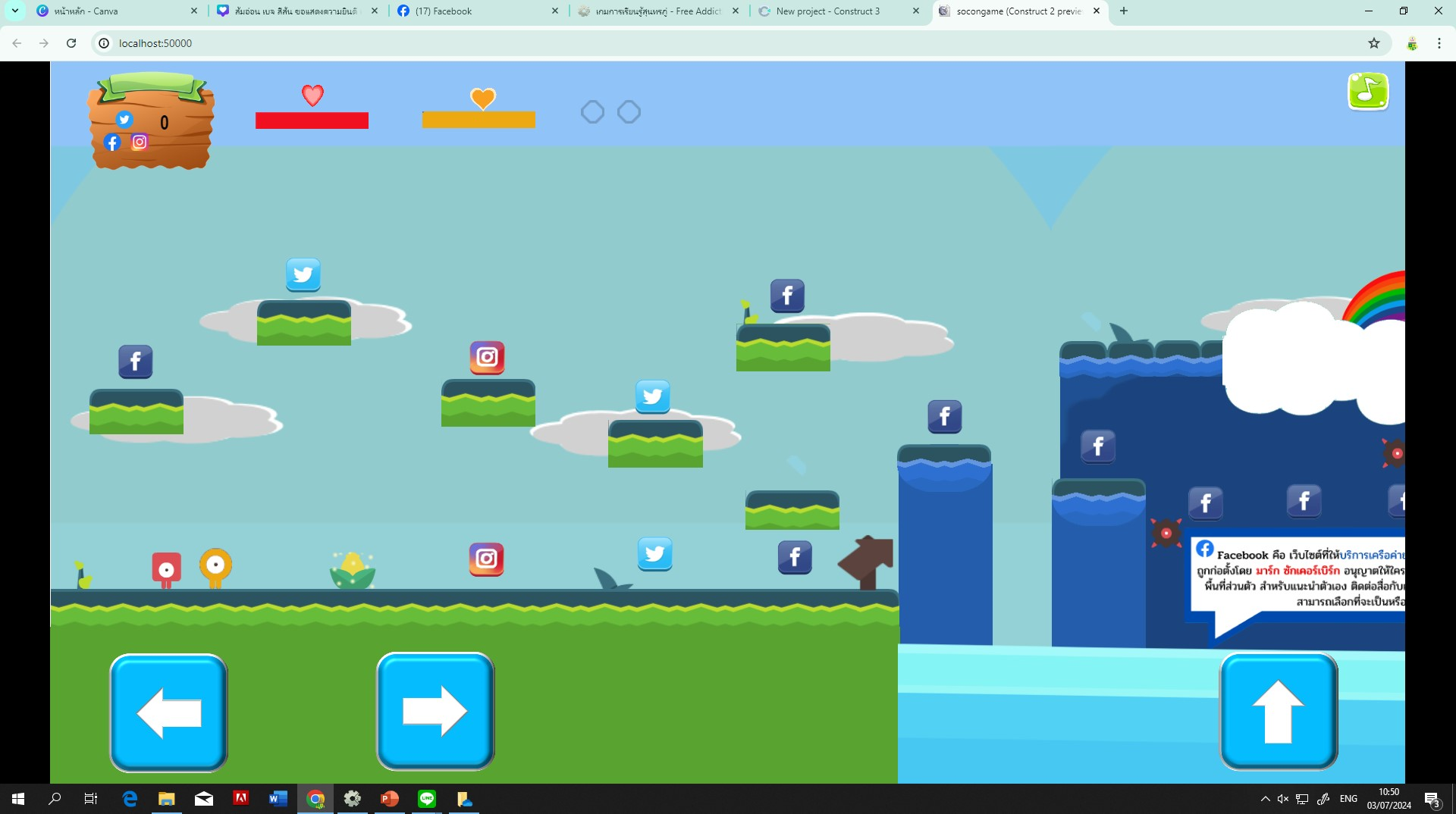1456x814 pixels.
Task: Collect the Instagram icon above the center platform
Action: pyautogui.click(x=487, y=358)
